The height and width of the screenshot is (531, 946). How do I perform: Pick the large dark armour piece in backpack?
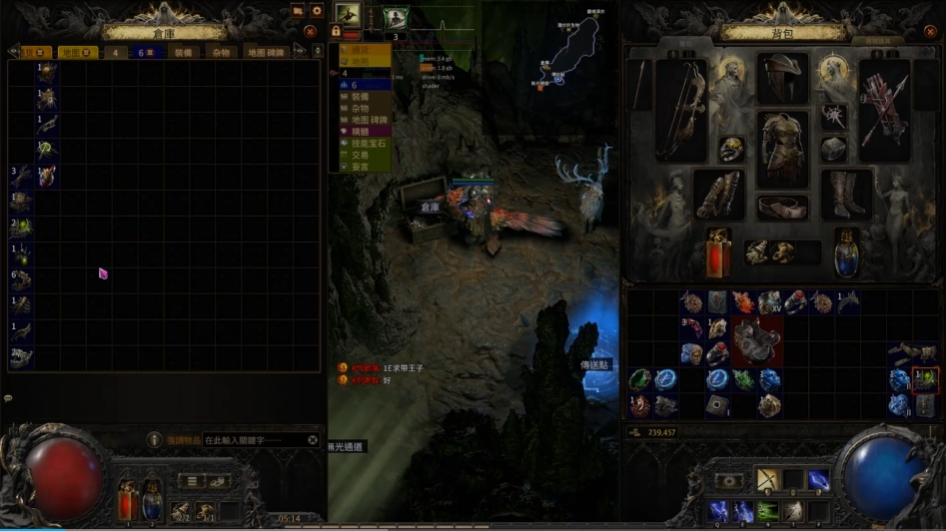[x=756, y=340]
